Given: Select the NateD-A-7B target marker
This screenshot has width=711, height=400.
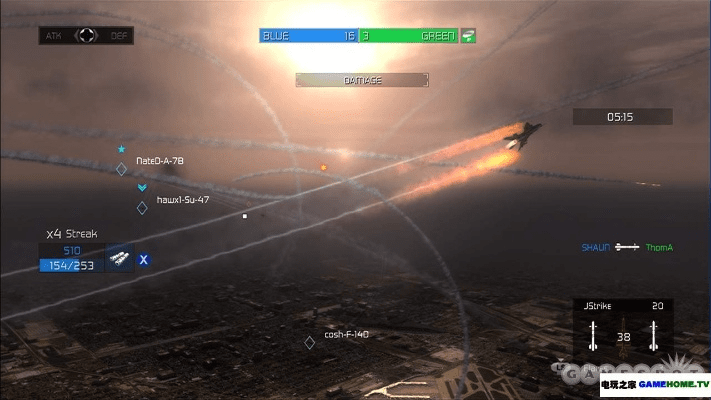Looking at the screenshot, I should [122, 169].
